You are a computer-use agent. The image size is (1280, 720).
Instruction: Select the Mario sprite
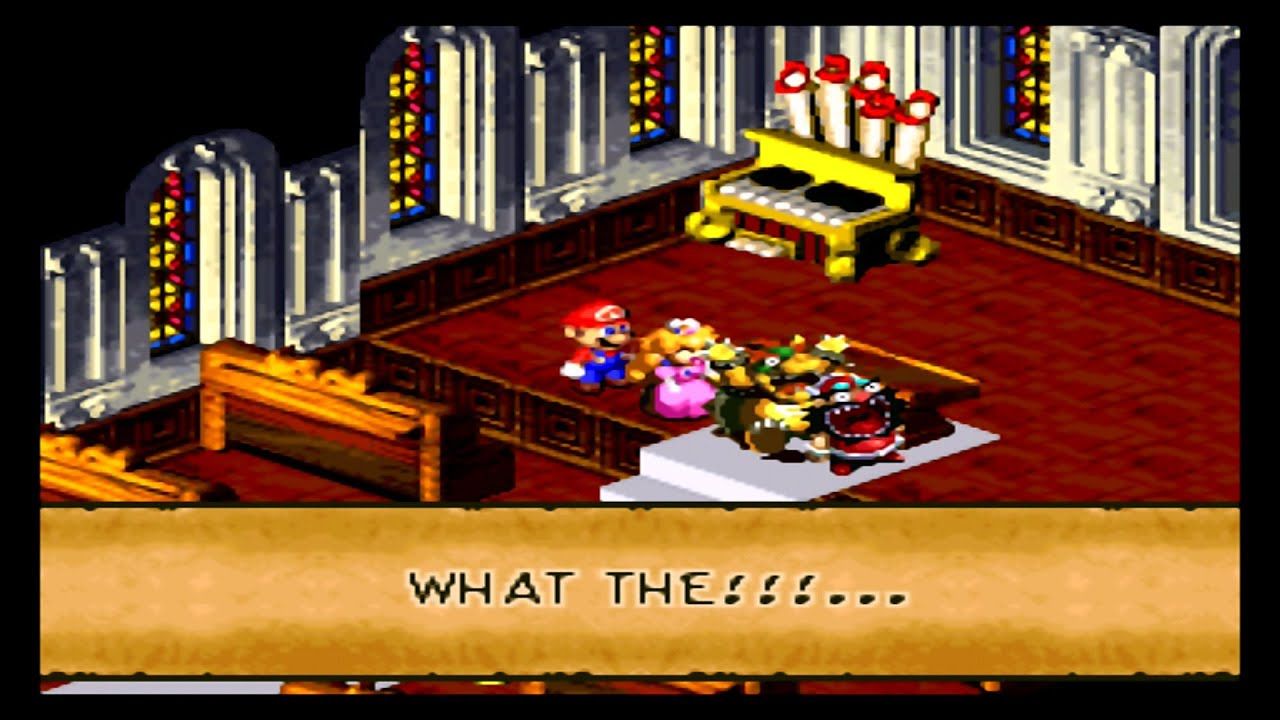597,350
